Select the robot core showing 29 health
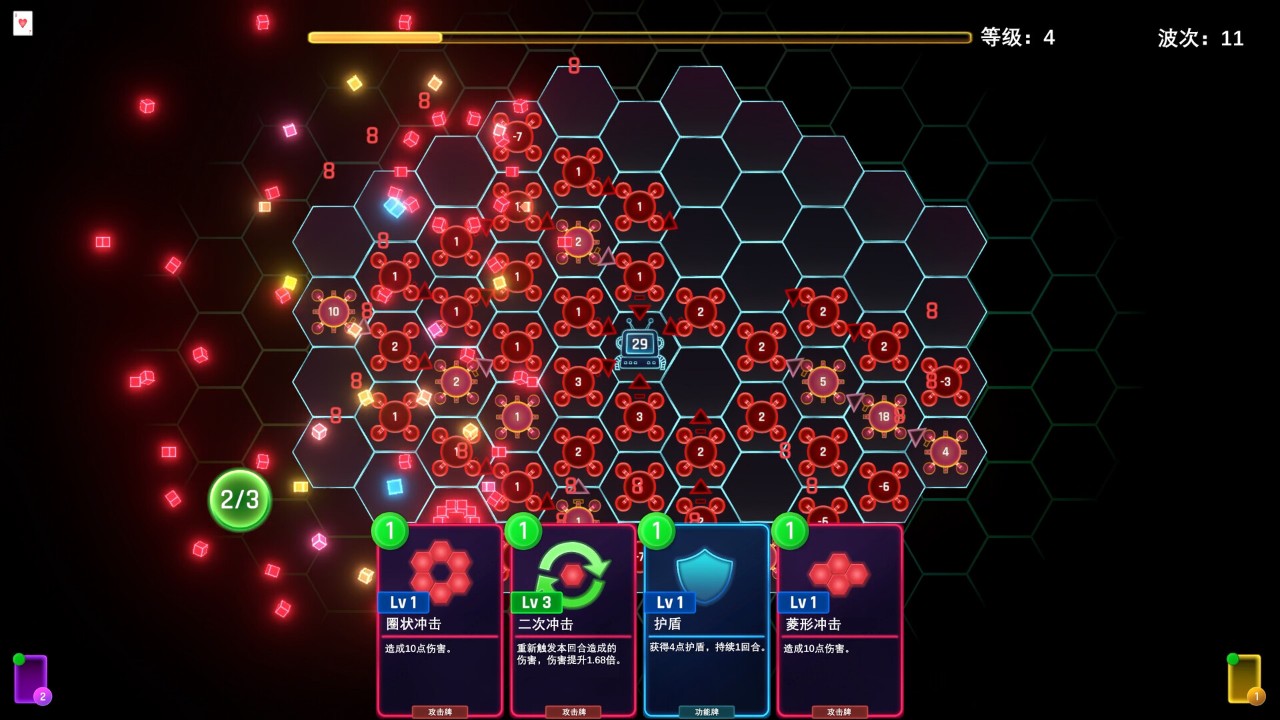This screenshot has width=1280, height=720. pyautogui.click(x=638, y=344)
